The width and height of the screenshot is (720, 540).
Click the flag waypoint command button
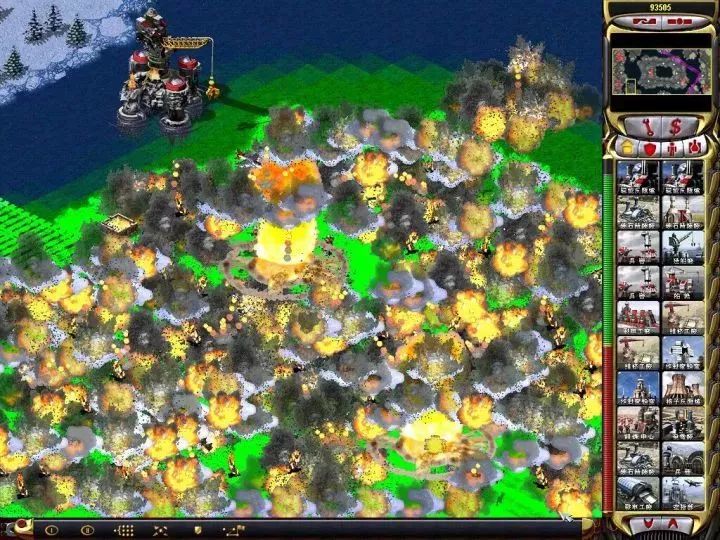[x=234, y=529]
